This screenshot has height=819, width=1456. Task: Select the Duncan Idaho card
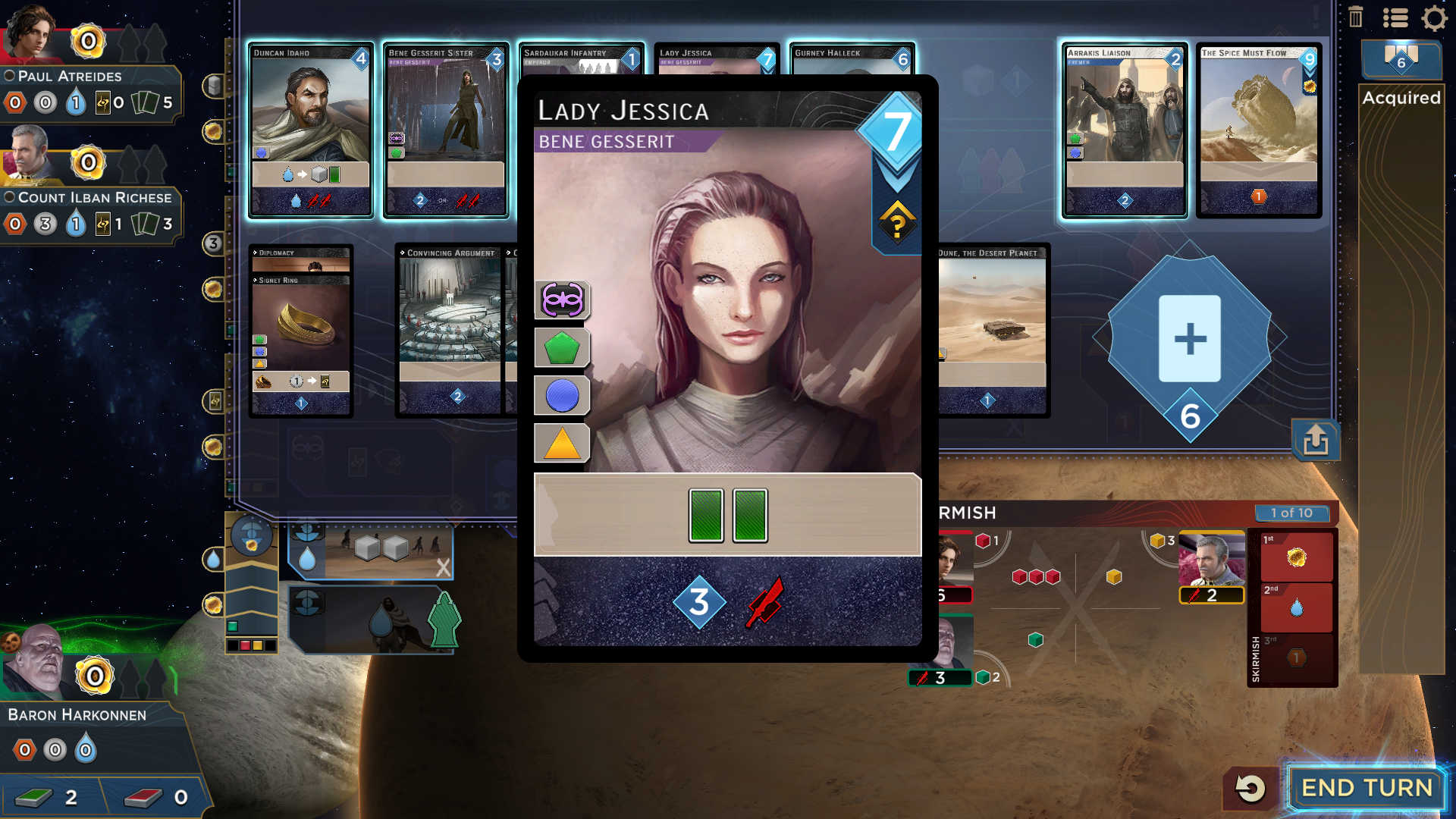(311, 130)
